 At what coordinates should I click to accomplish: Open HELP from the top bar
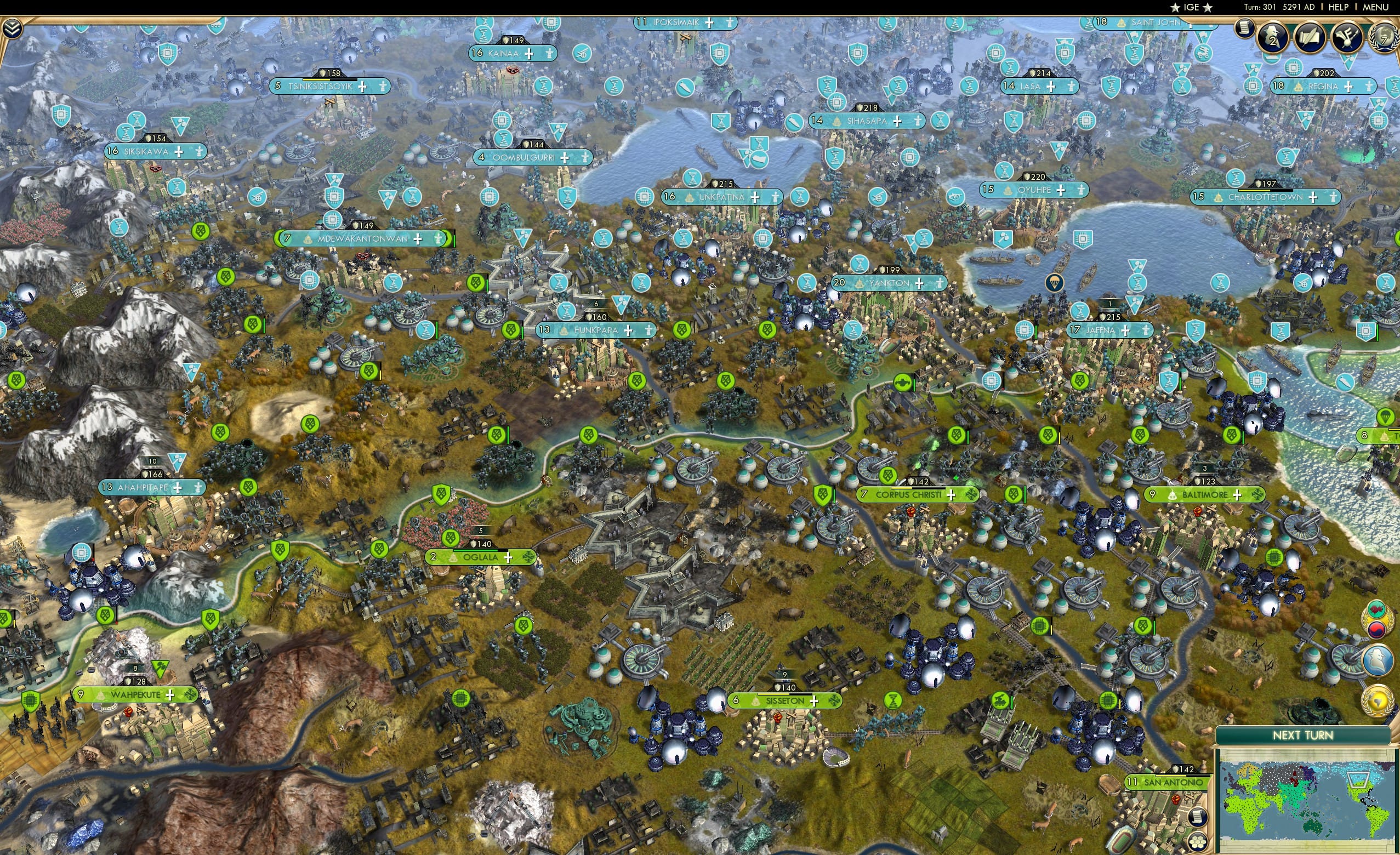[1338, 7]
